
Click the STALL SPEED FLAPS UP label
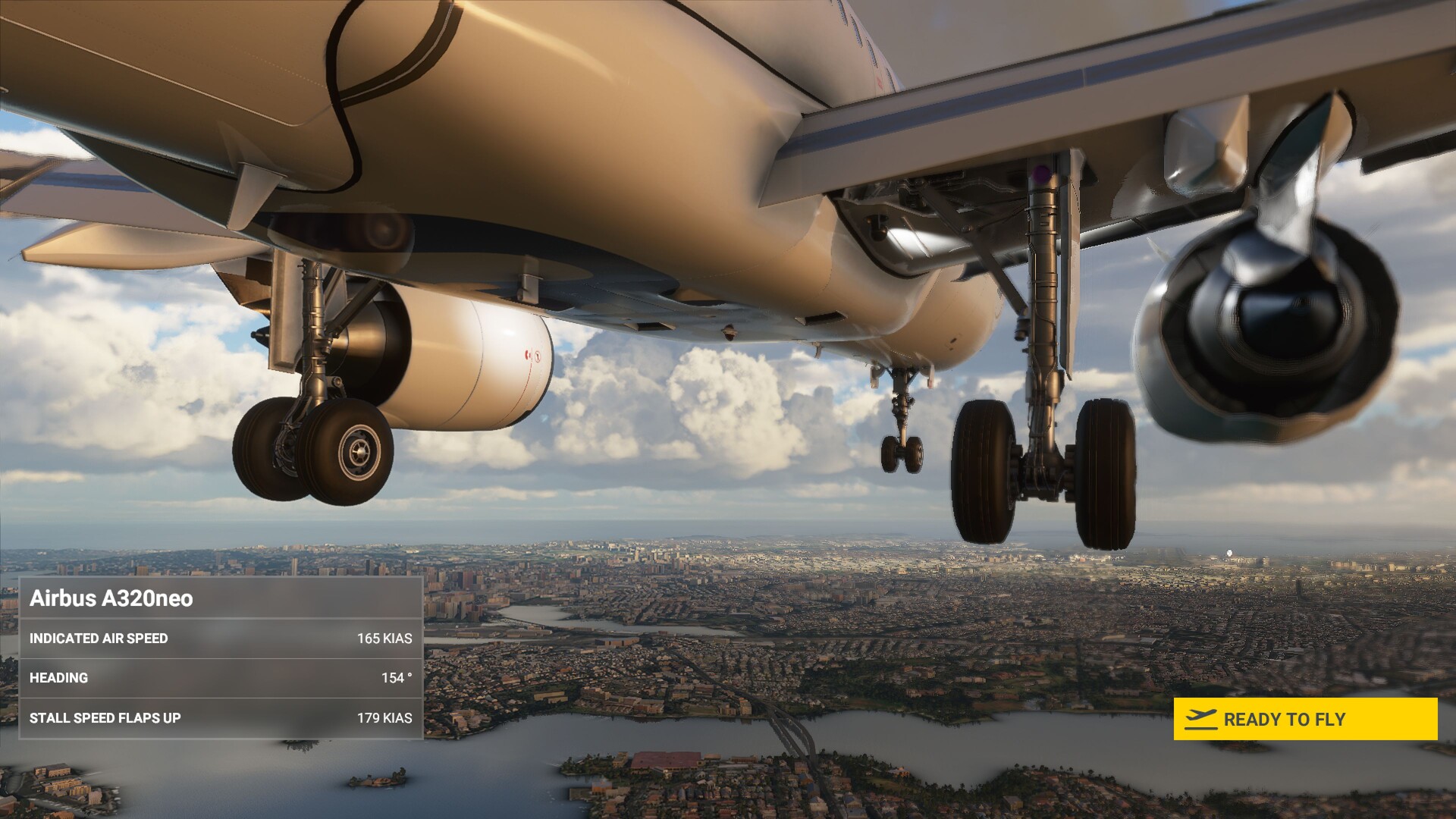105,717
